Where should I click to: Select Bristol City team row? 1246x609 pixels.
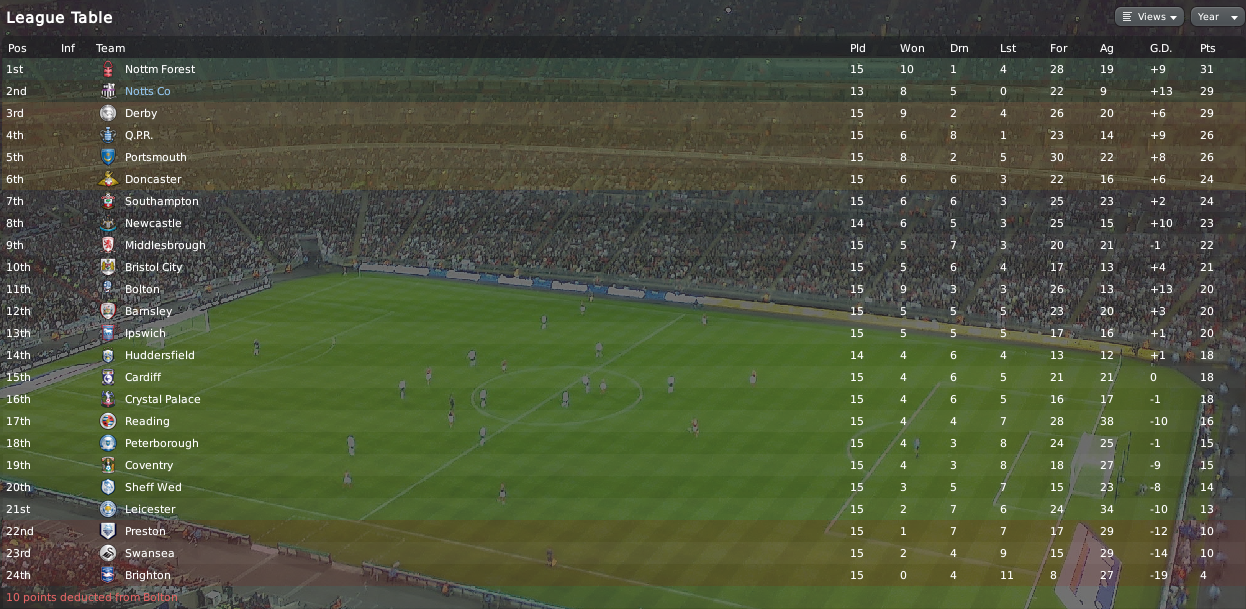point(153,267)
